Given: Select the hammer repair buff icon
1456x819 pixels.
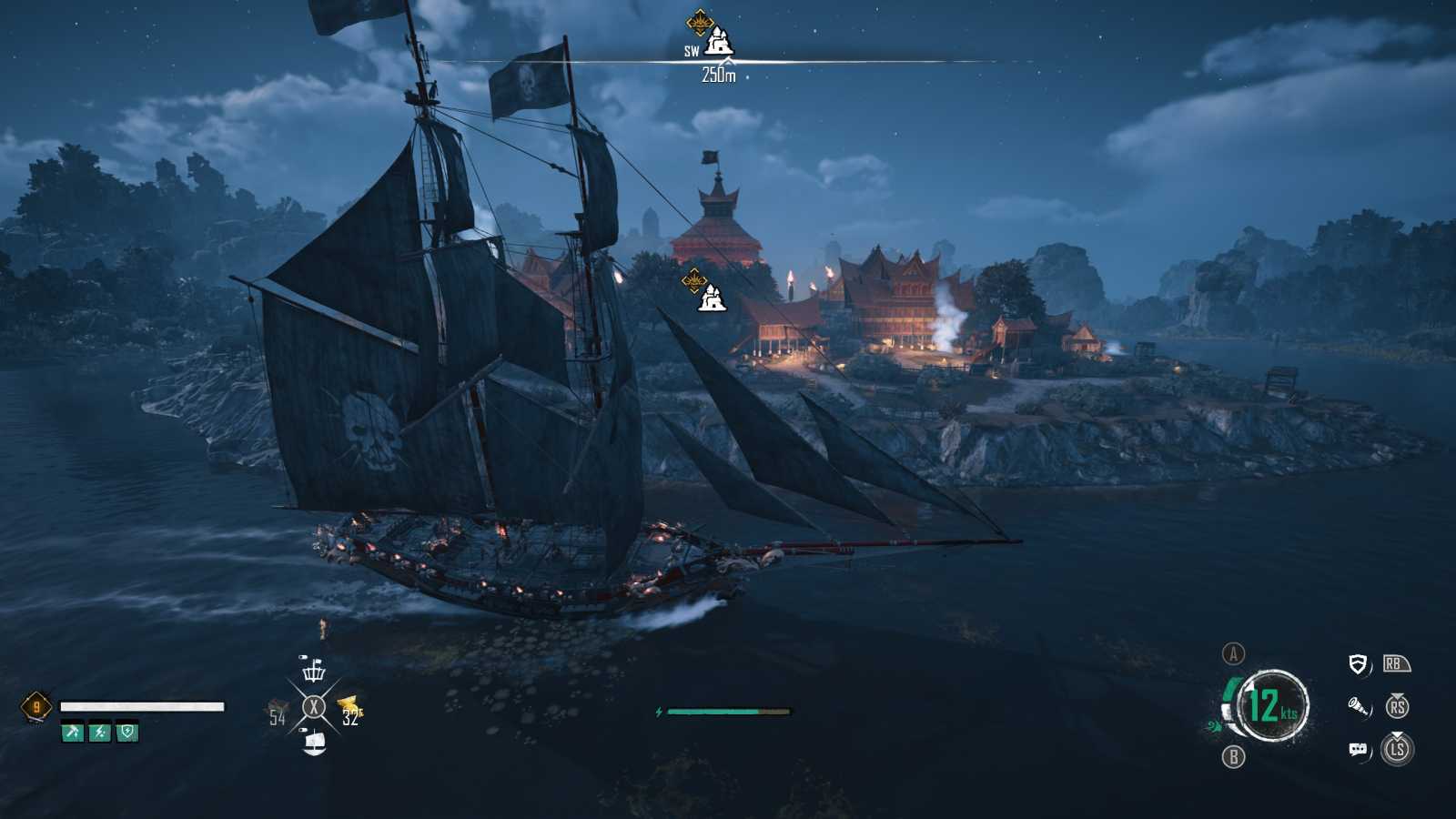Looking at the screenshot, I should (x=72, y=732).
